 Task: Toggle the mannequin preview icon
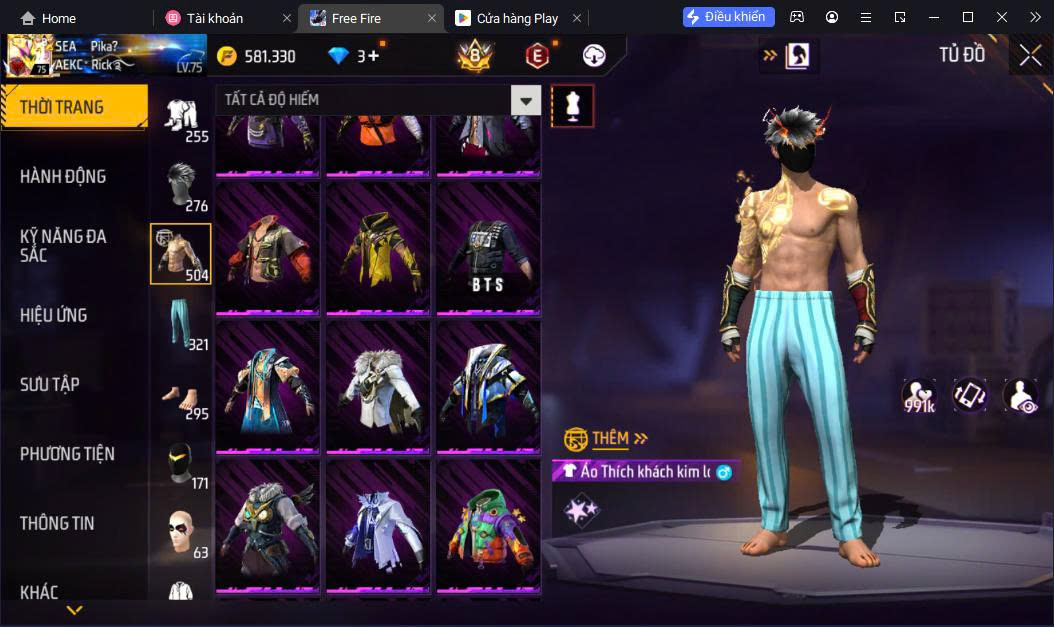[x=573, y=105]
